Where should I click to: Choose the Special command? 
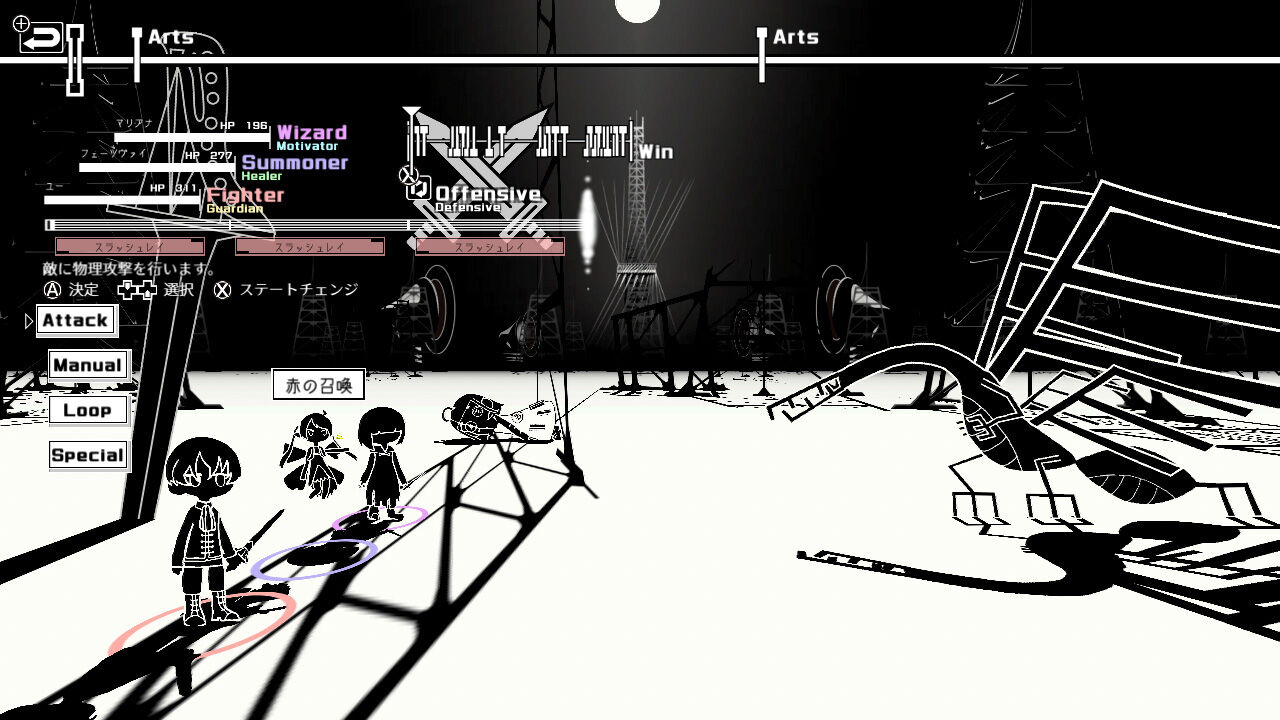click(x=87, y=455)
